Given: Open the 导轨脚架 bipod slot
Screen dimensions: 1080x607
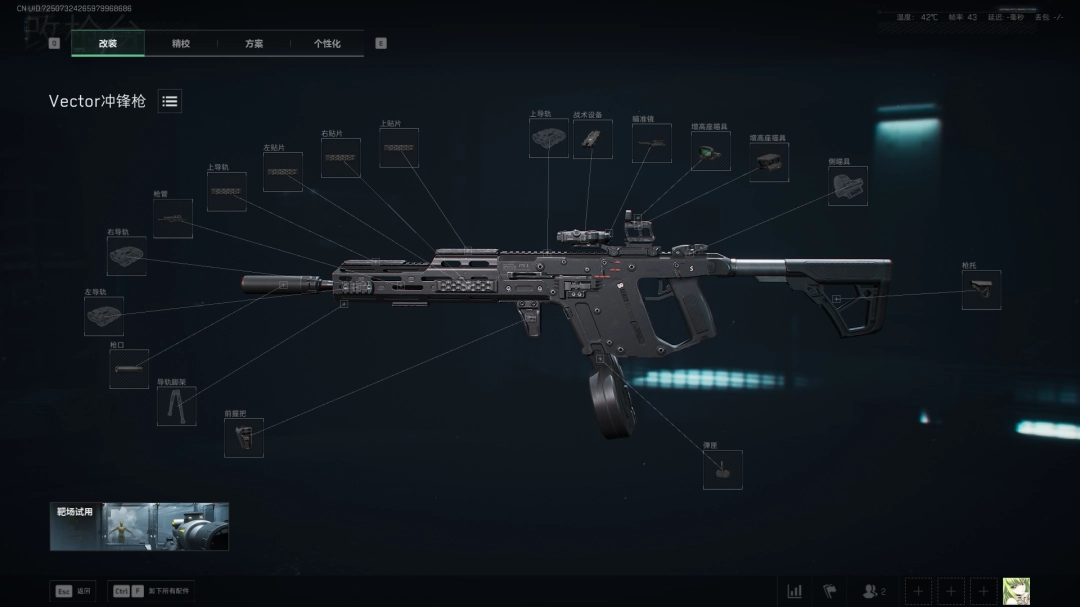Looking at the screenshot, I should coord(176,407).
